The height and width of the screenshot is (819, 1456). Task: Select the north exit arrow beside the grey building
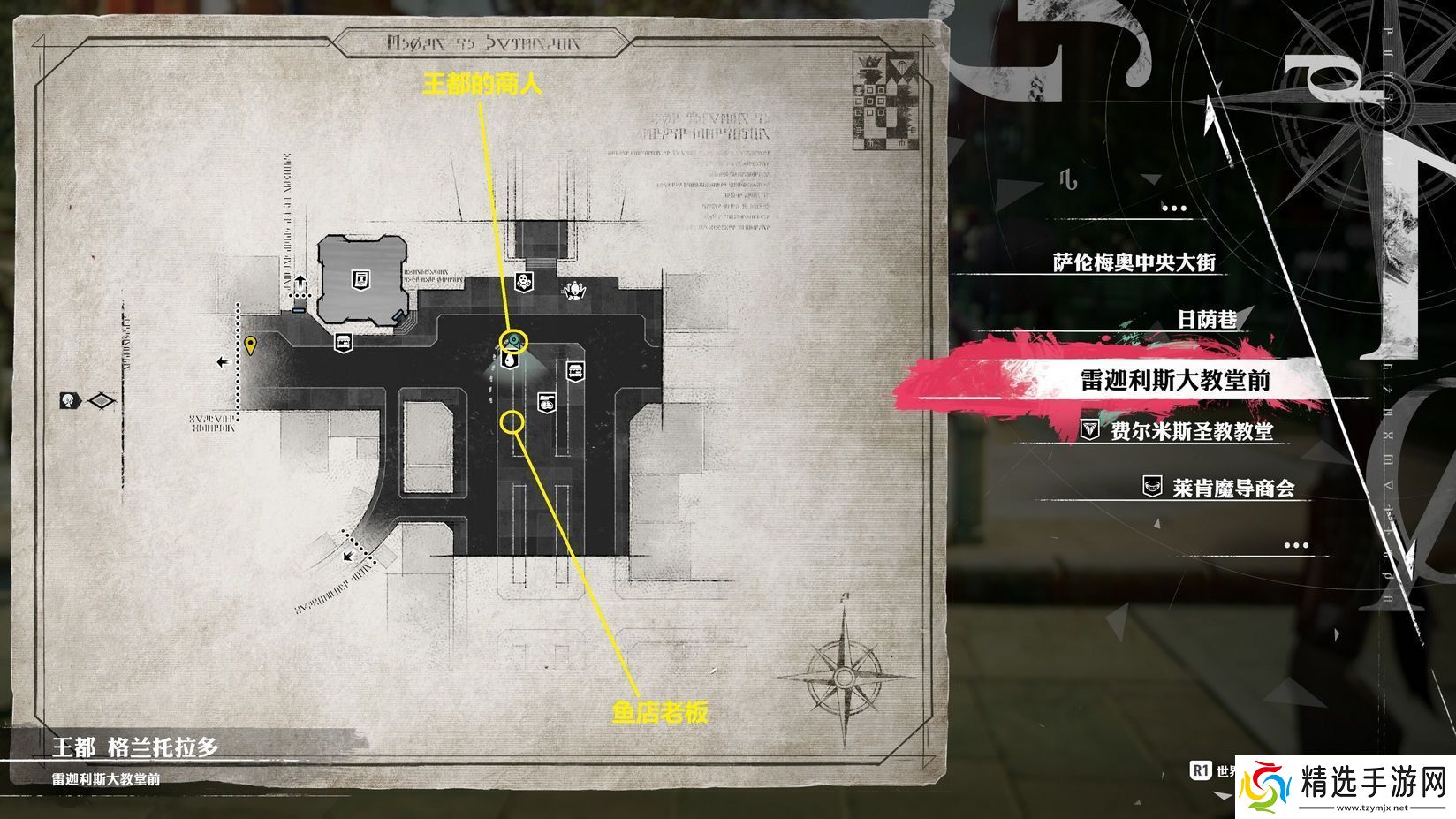pos(300,283)
